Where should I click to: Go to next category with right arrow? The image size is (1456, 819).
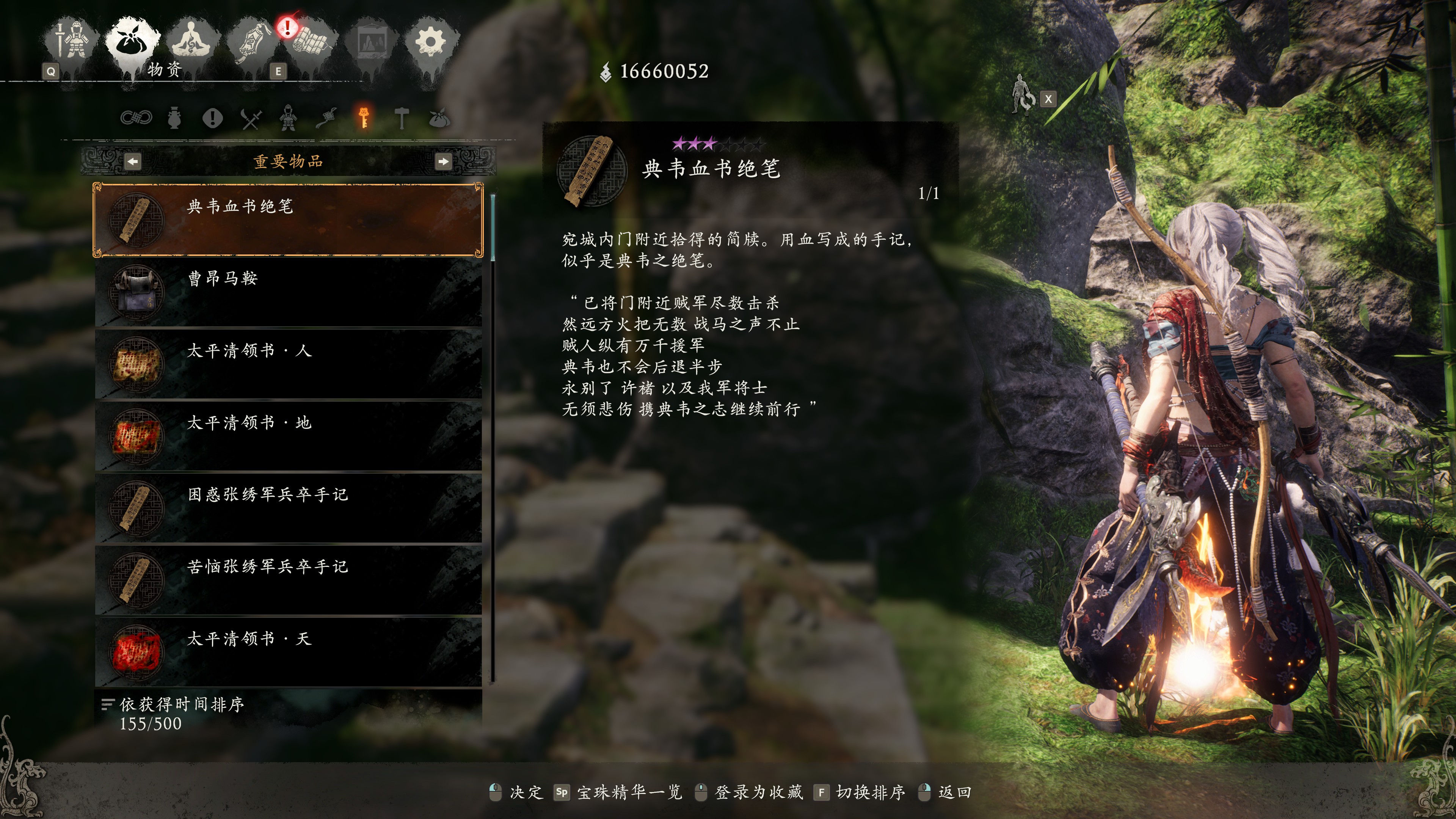(x=443, y=162)
